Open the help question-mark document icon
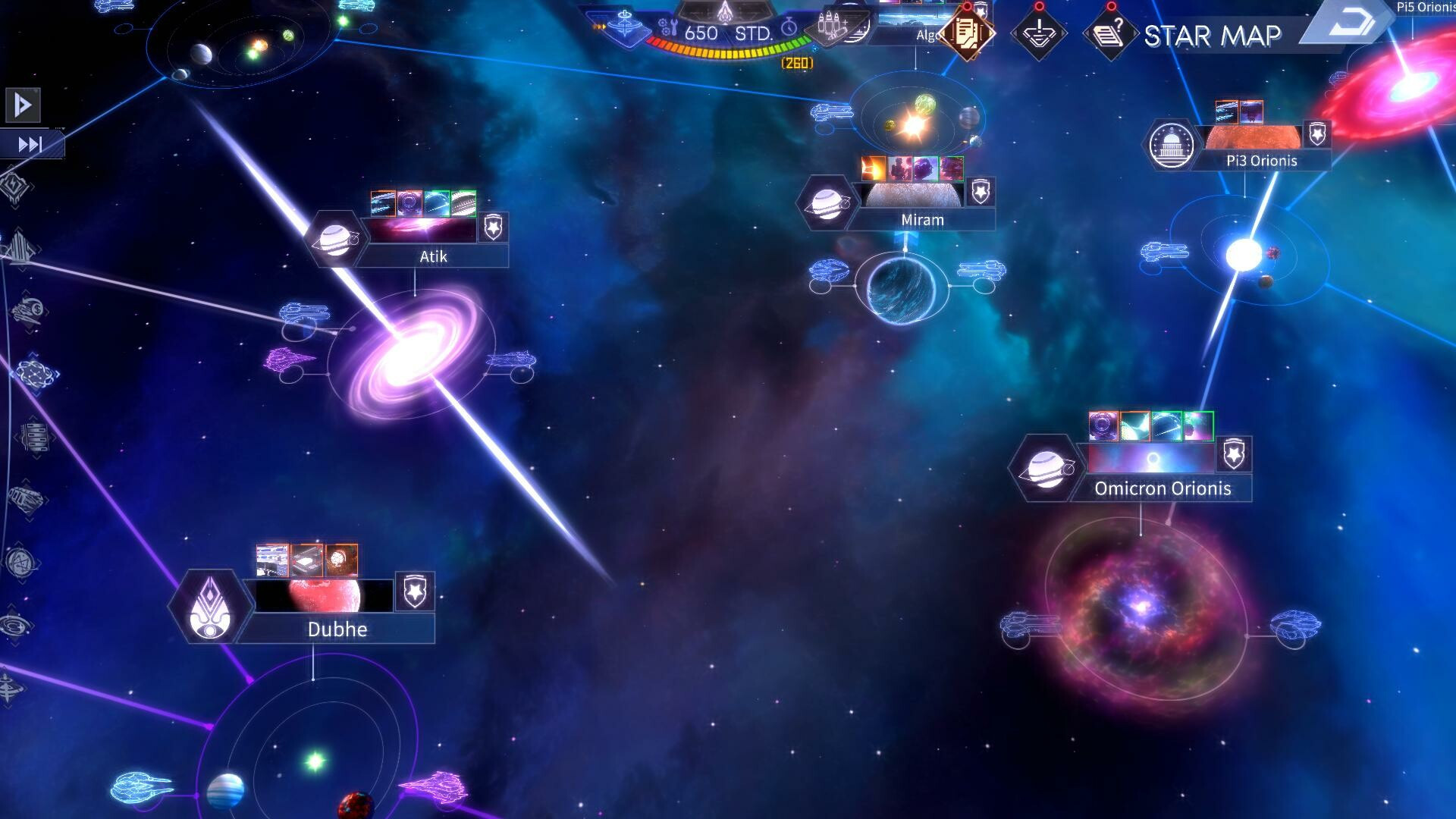The width and height of the screenshot is (1456, 819). 1109,34
